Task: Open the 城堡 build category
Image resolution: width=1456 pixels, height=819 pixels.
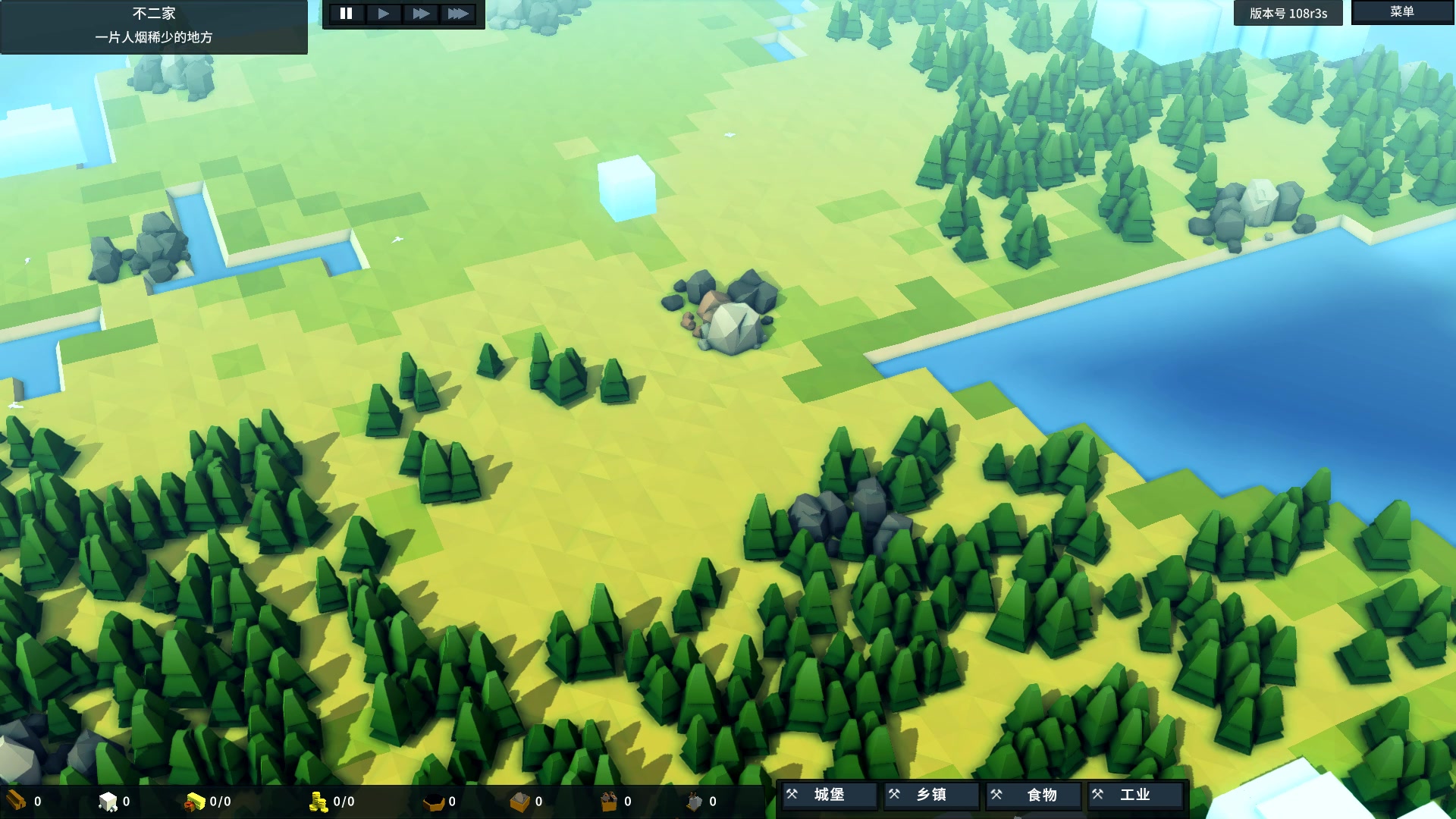Action: pyautogui.click(x=829, y=795)
